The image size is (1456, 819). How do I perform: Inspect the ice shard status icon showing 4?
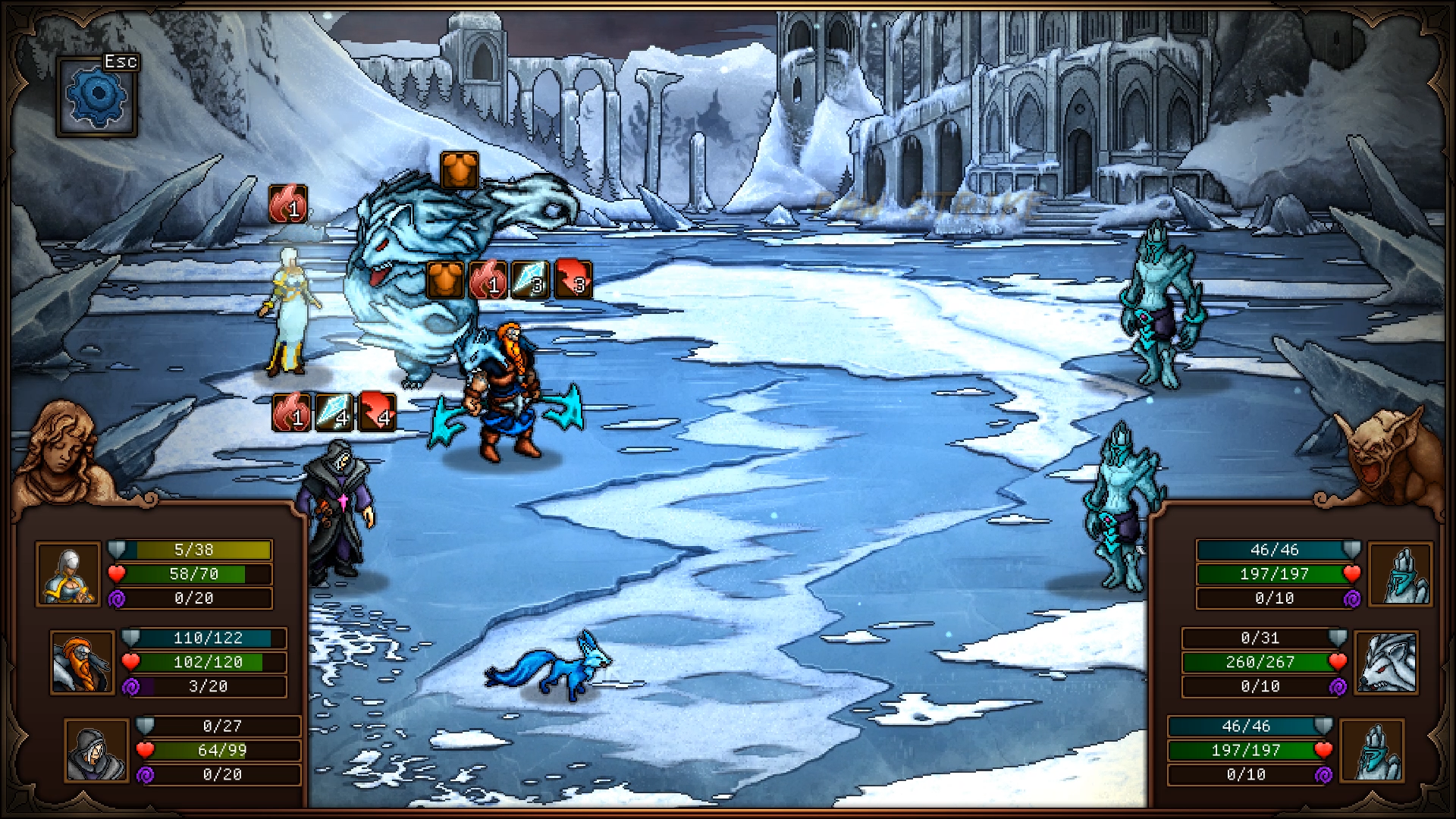[334, 412]
